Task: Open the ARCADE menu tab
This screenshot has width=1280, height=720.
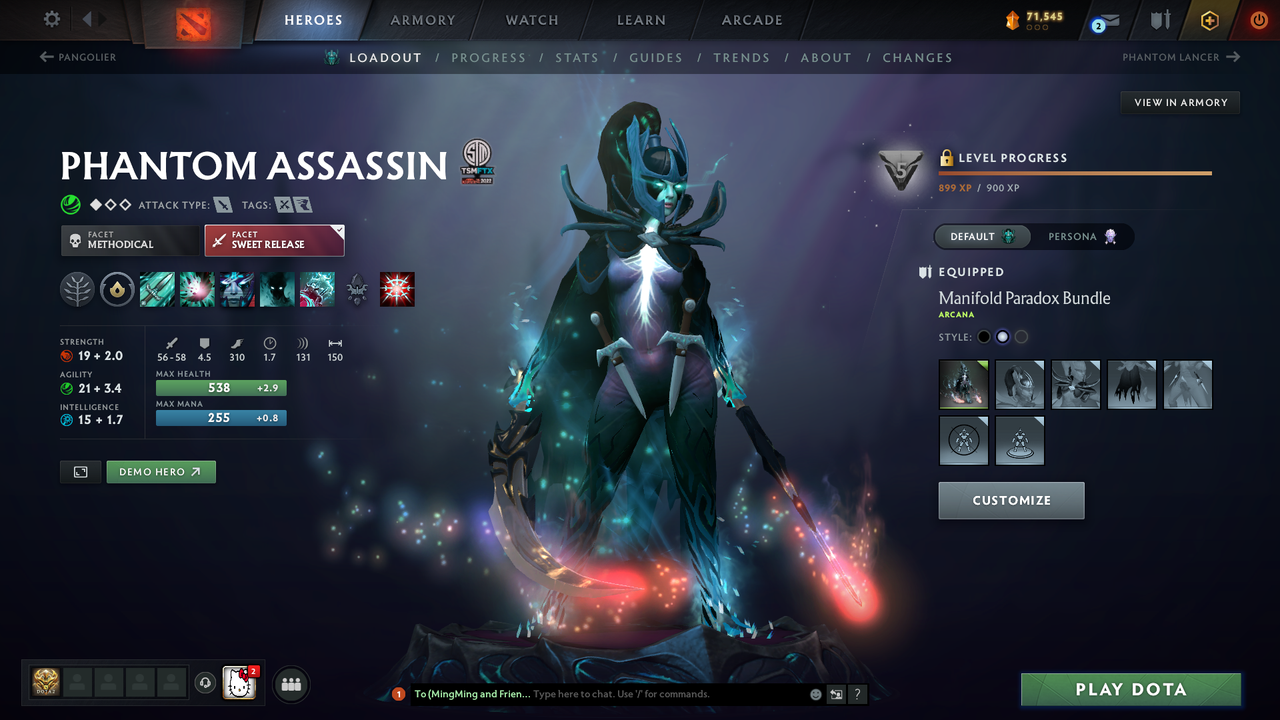Action: click(x=751, y=19)
